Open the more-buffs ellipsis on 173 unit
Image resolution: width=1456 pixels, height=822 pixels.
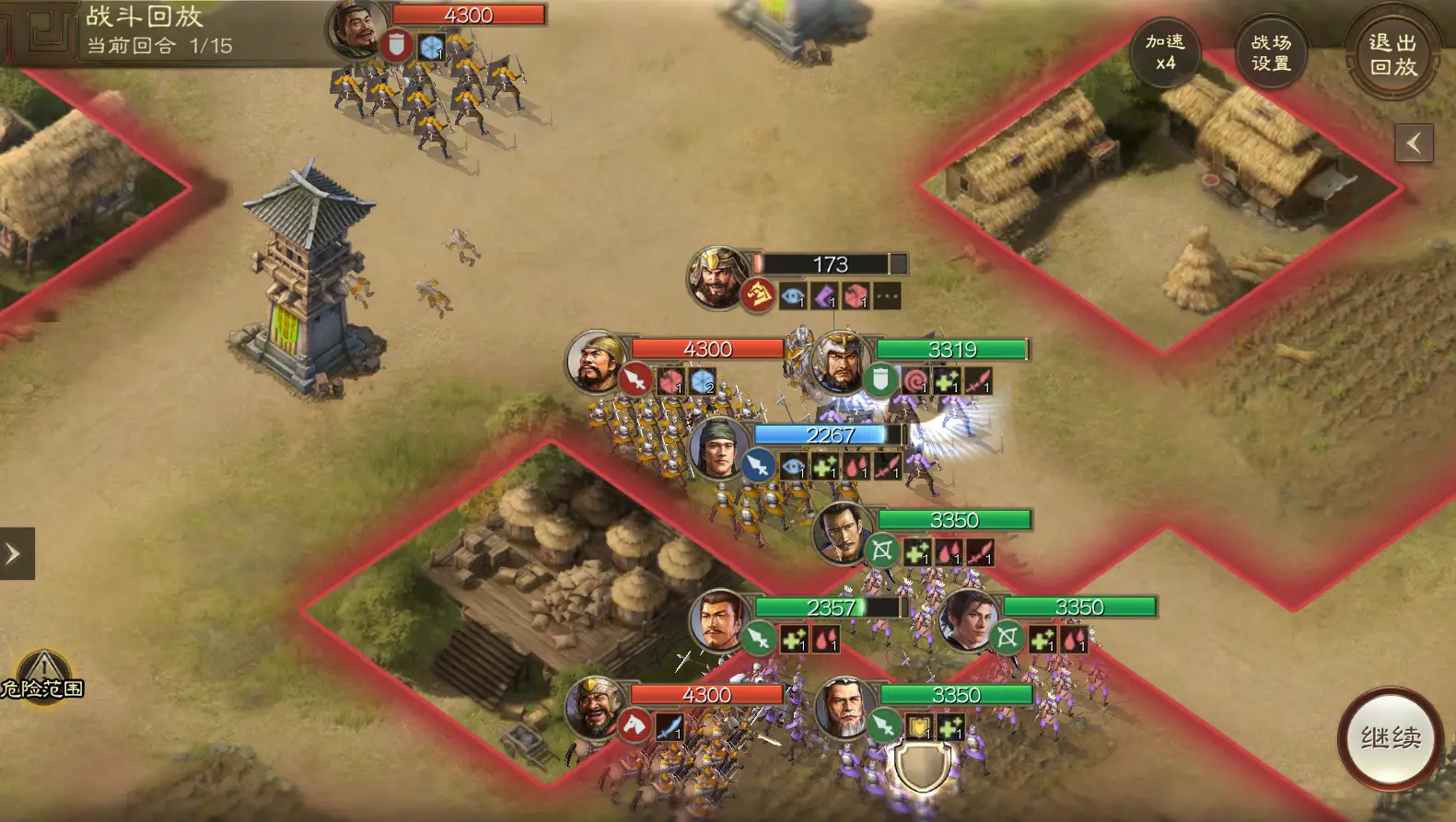click(887, 296)
